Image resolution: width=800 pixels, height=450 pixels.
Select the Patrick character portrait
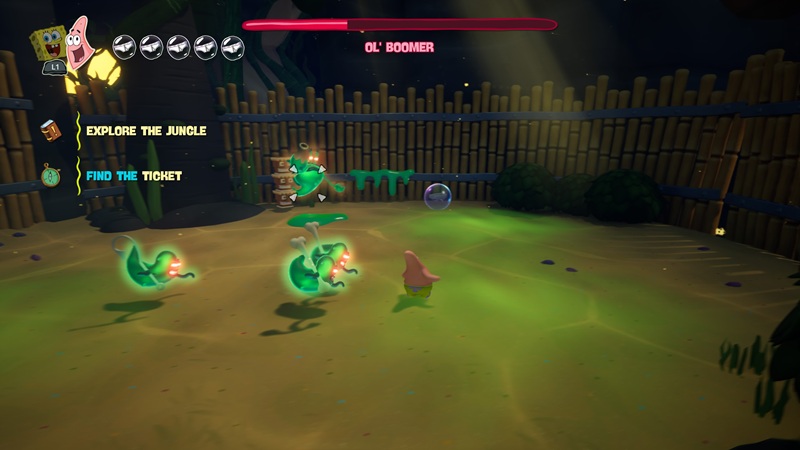pyautogui.click(x=79, y=40)
